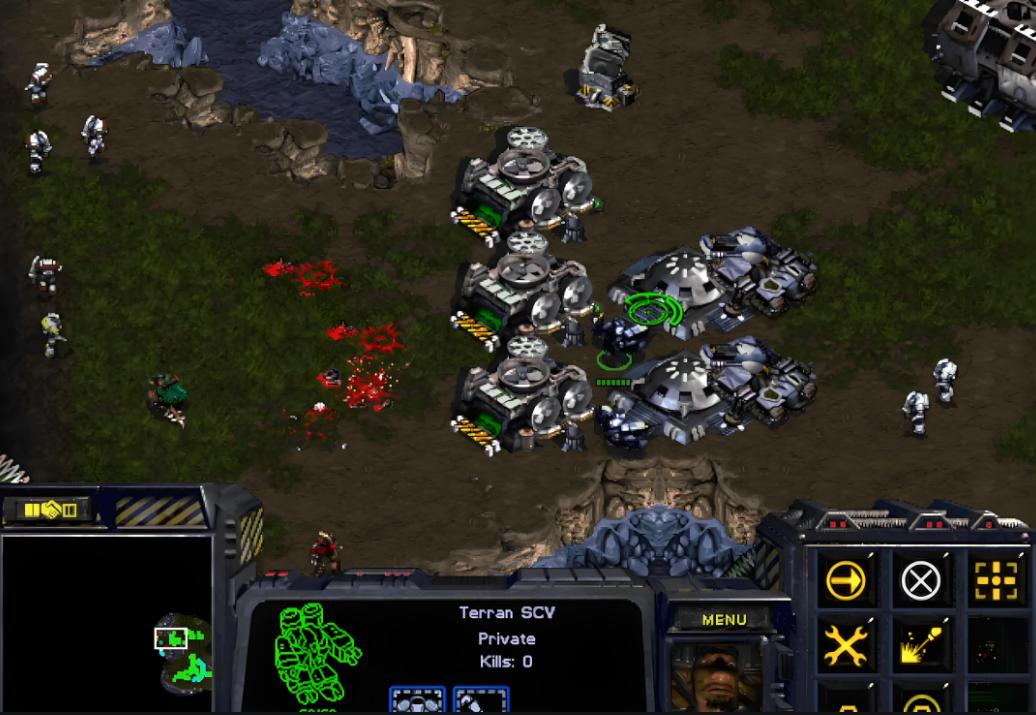Issue the Move command with the arrow icon

tap(846, 578)
